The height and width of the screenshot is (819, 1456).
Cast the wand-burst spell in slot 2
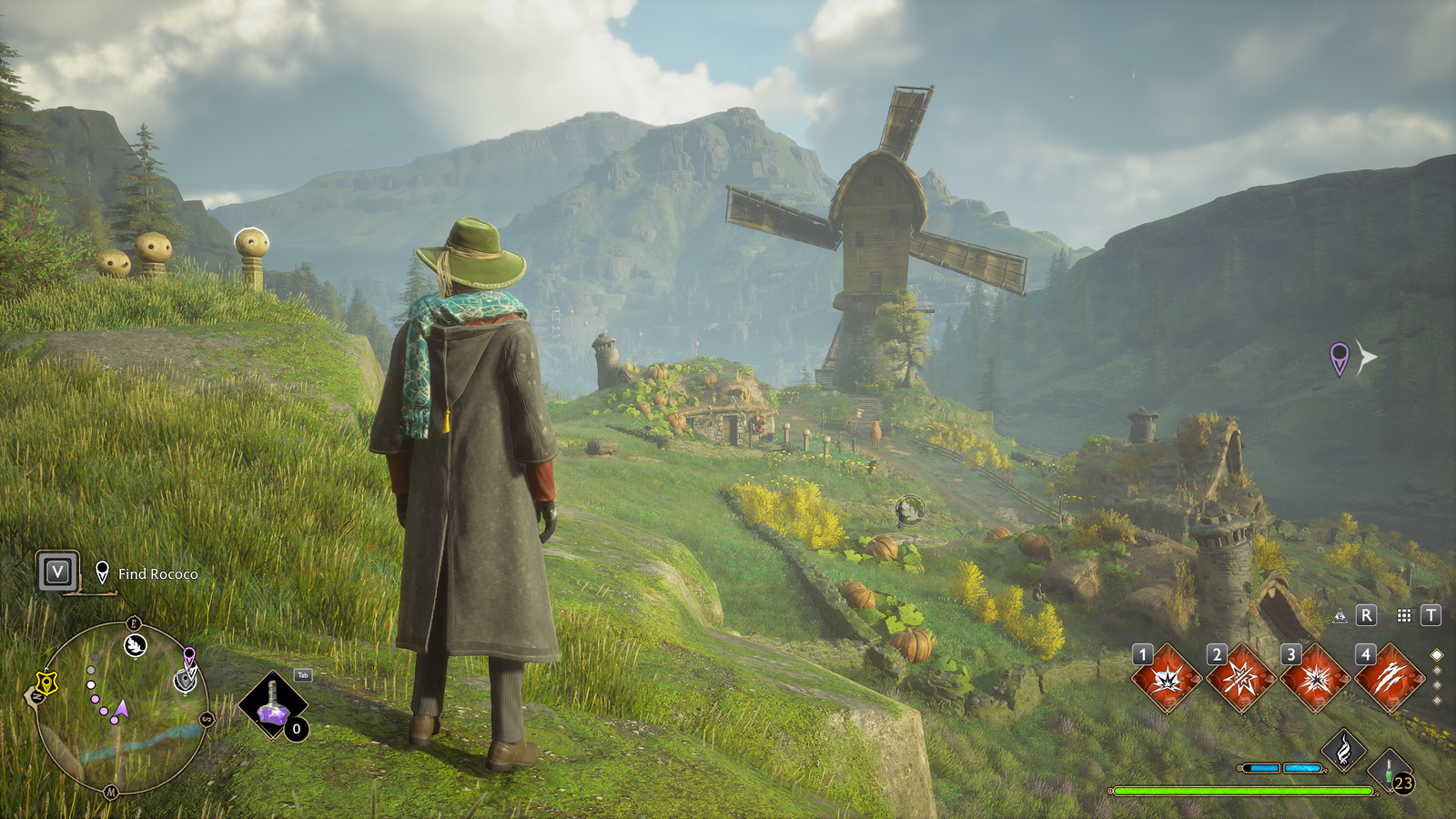click(1241, 679)
